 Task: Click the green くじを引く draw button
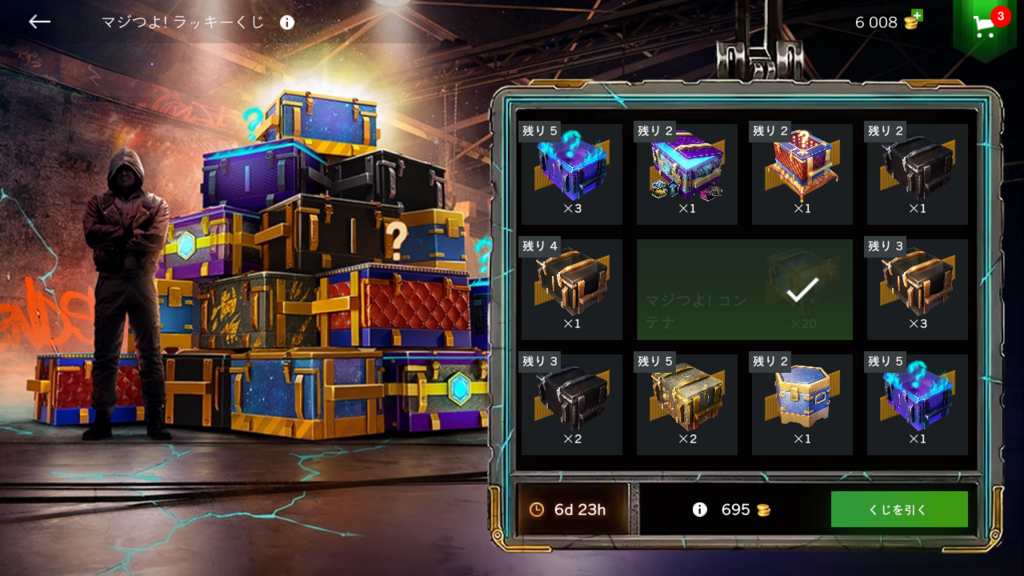898,509
